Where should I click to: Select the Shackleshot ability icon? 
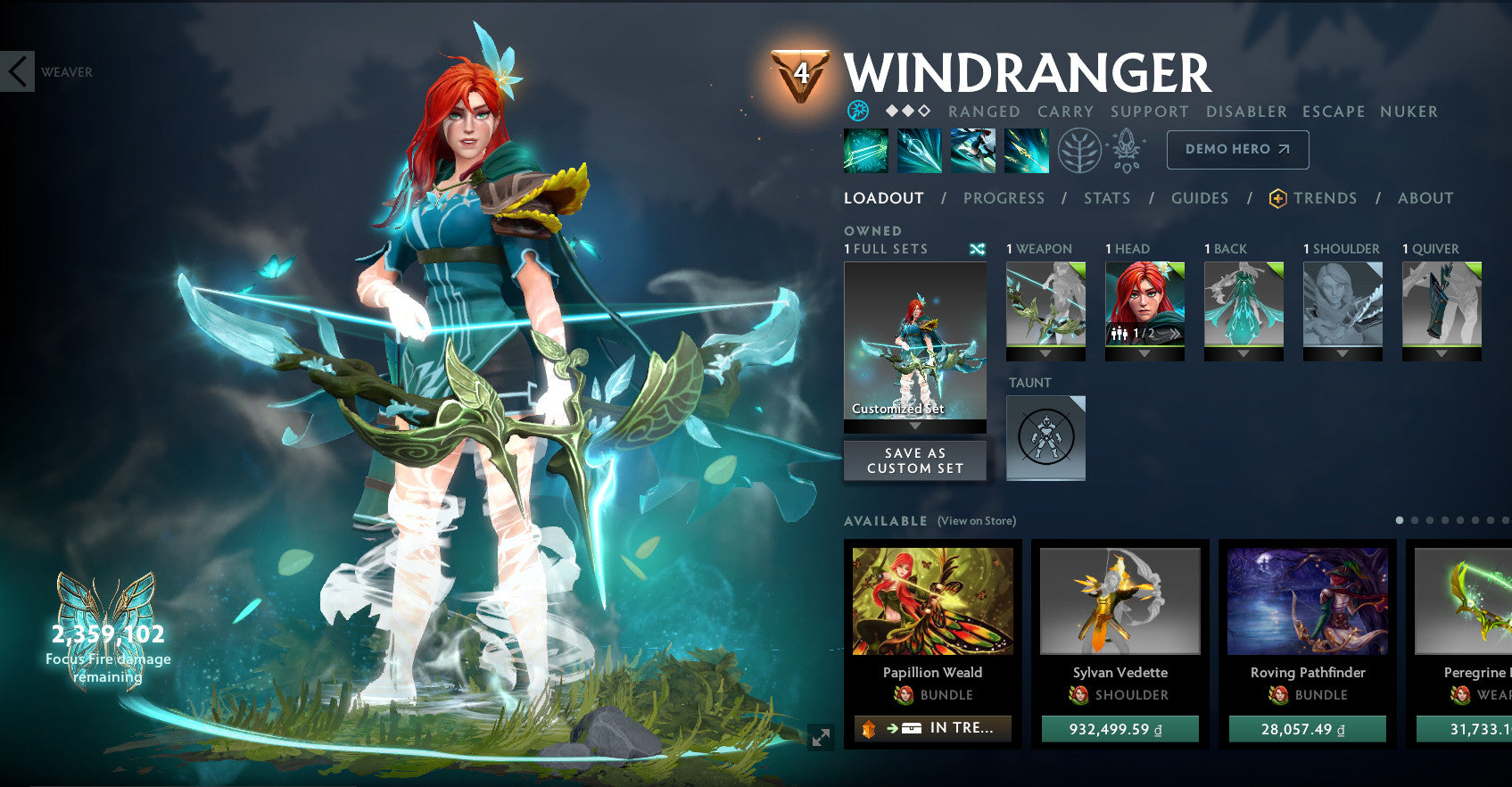click(x=864, y=150)
